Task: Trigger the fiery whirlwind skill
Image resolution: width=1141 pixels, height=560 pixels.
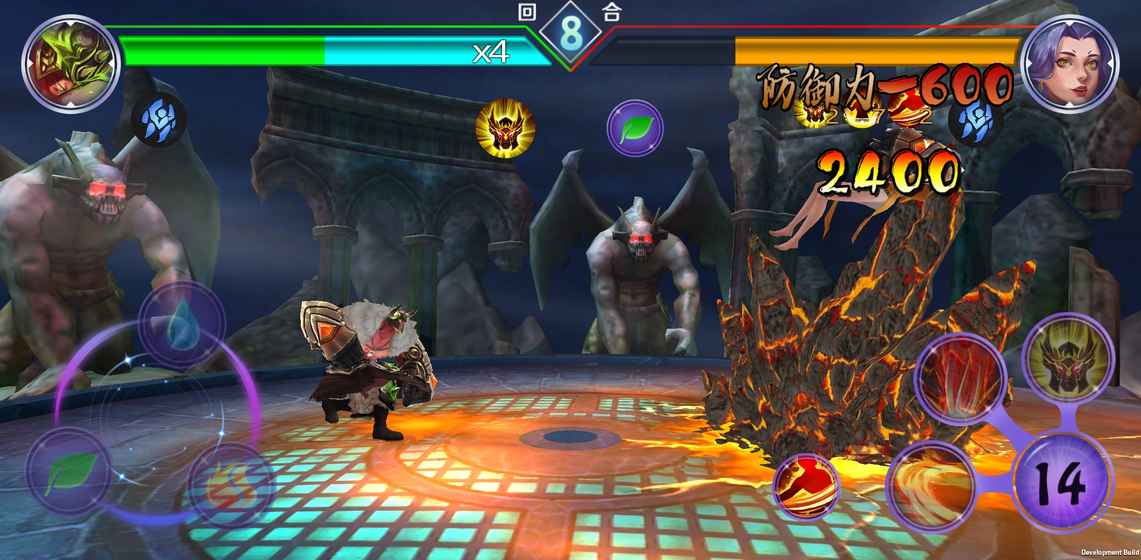Action: point(930,487)
